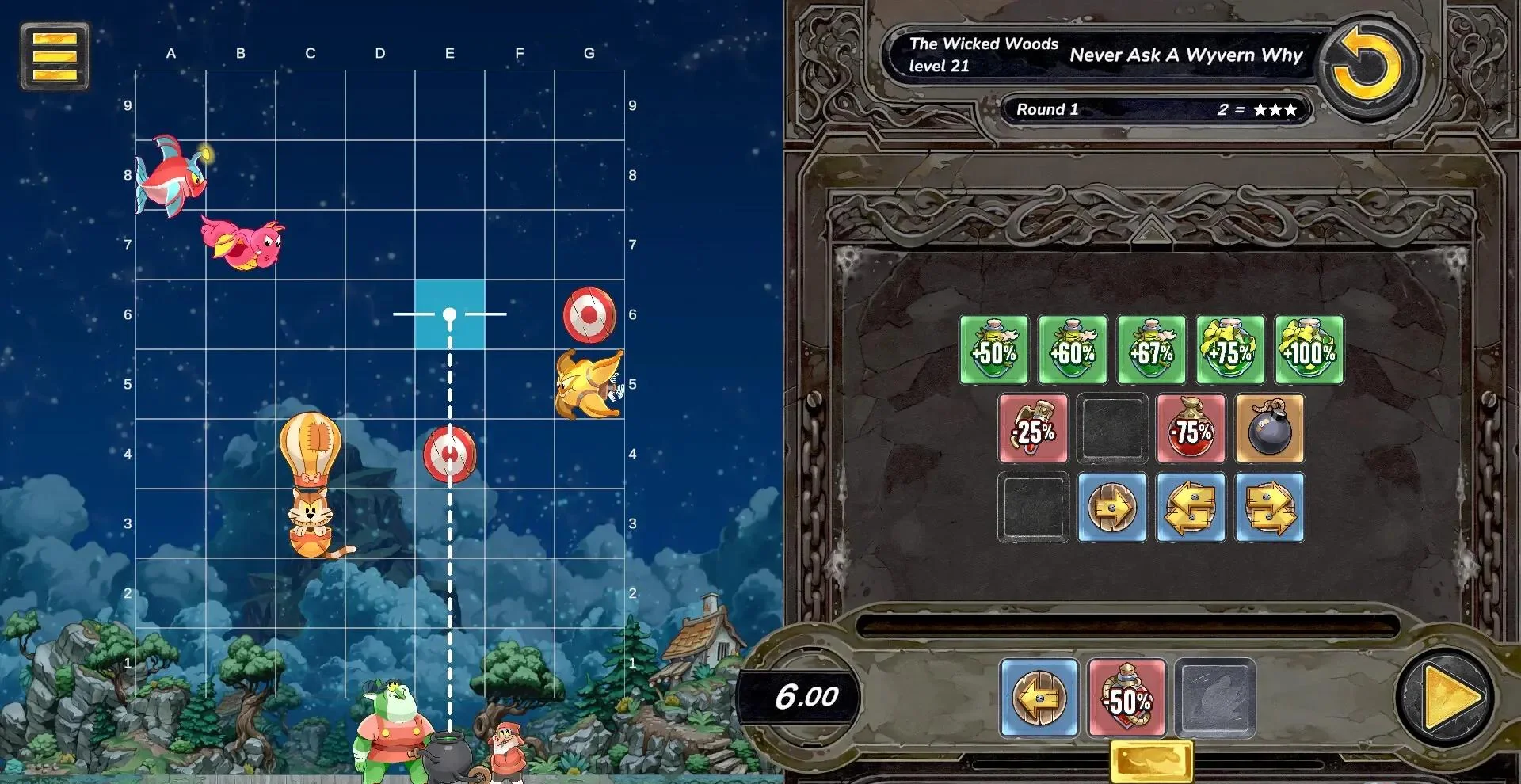Click the queued -50% red potion
The height and width of the screenshot is (784, 1521).
[1126, 698]
